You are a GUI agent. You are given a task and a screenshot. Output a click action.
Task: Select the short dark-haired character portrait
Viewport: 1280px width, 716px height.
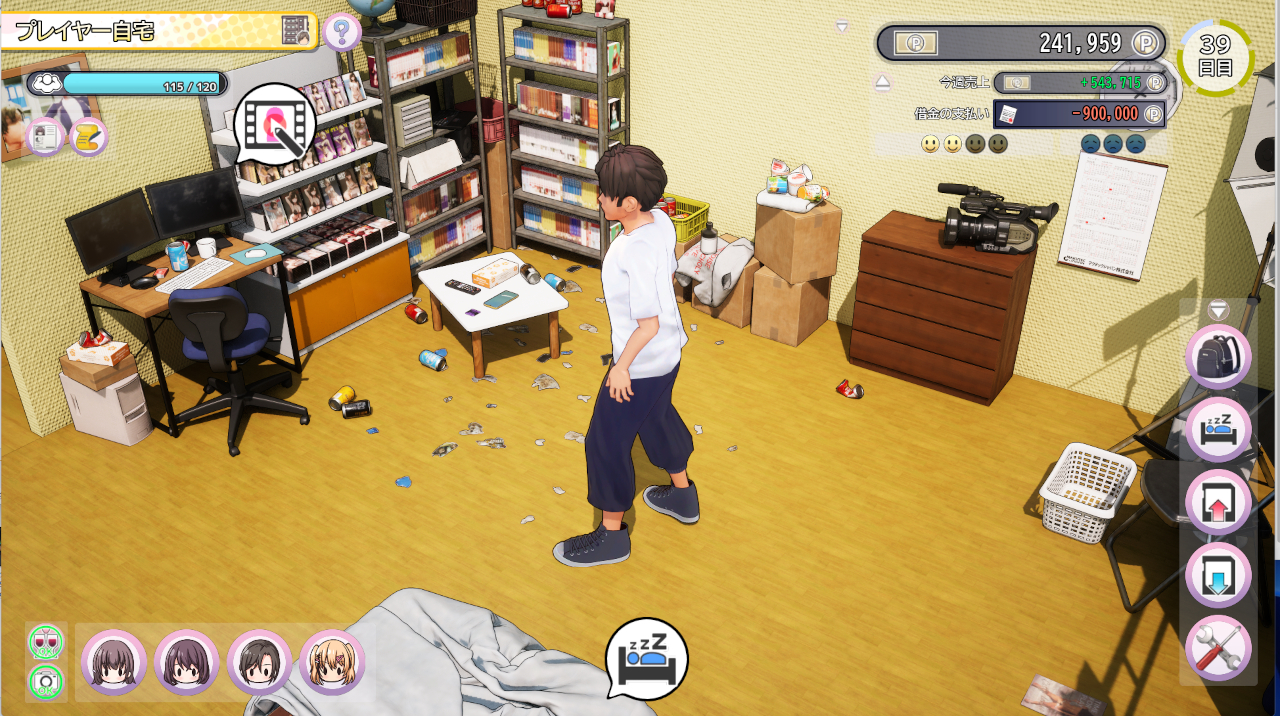tap(259, 662)
